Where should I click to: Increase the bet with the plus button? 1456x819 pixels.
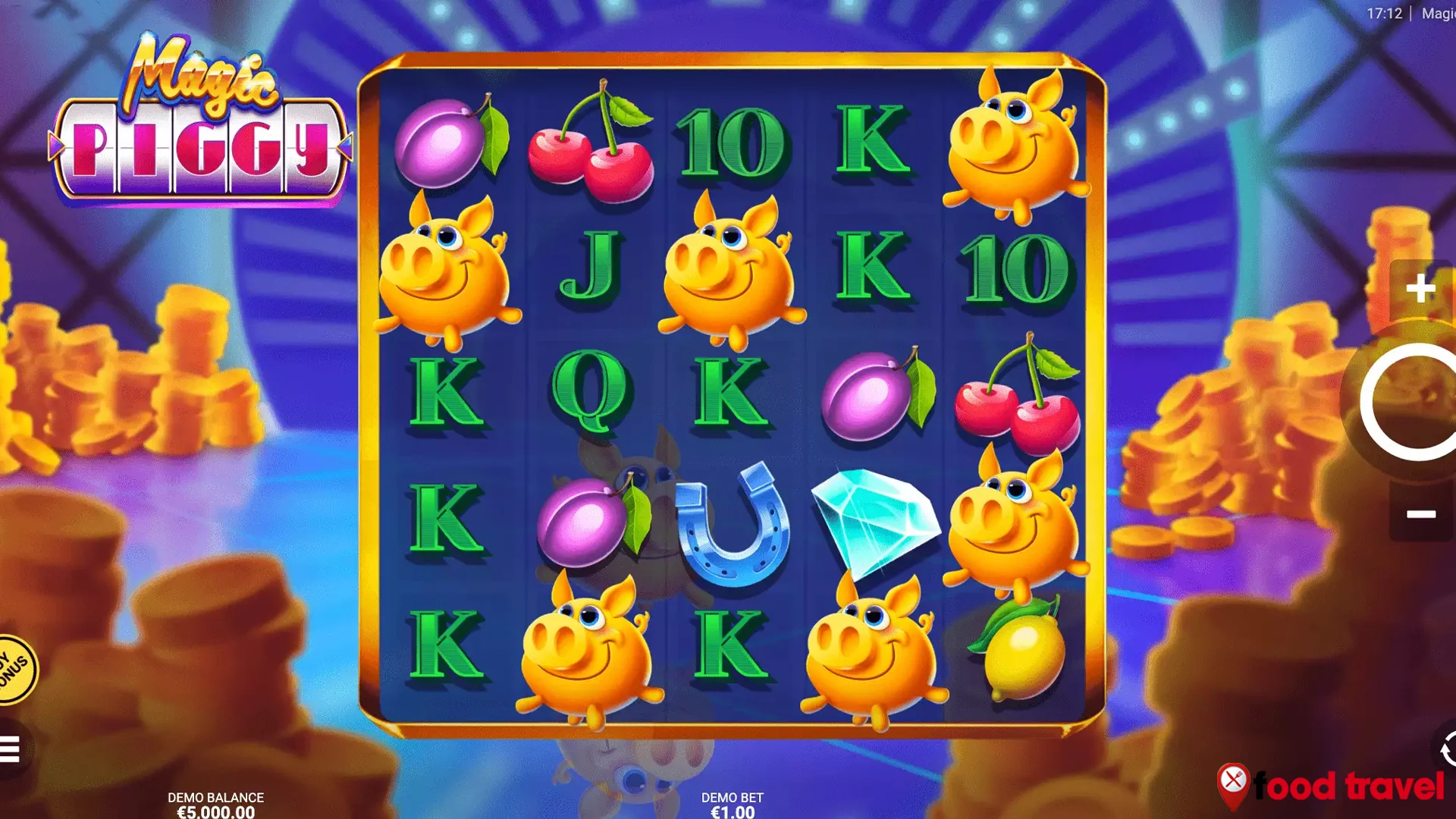pos(1420,288)
